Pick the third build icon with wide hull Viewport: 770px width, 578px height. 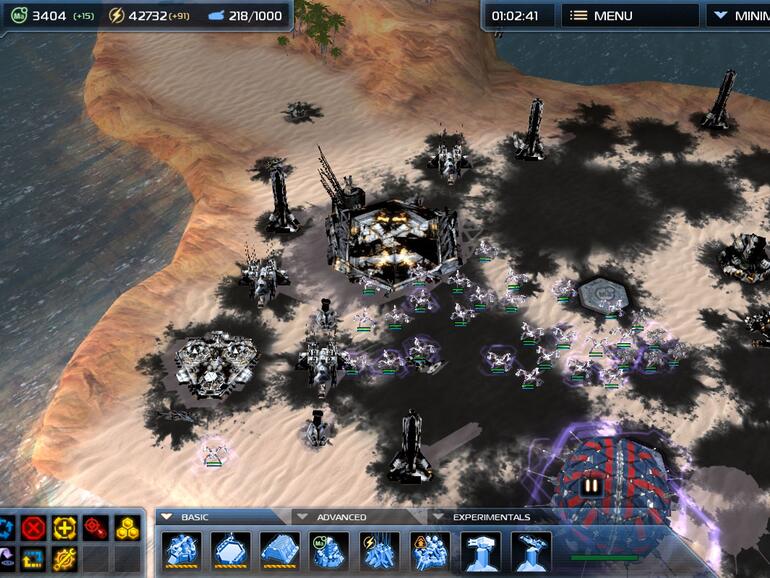(x=280, y=551)
